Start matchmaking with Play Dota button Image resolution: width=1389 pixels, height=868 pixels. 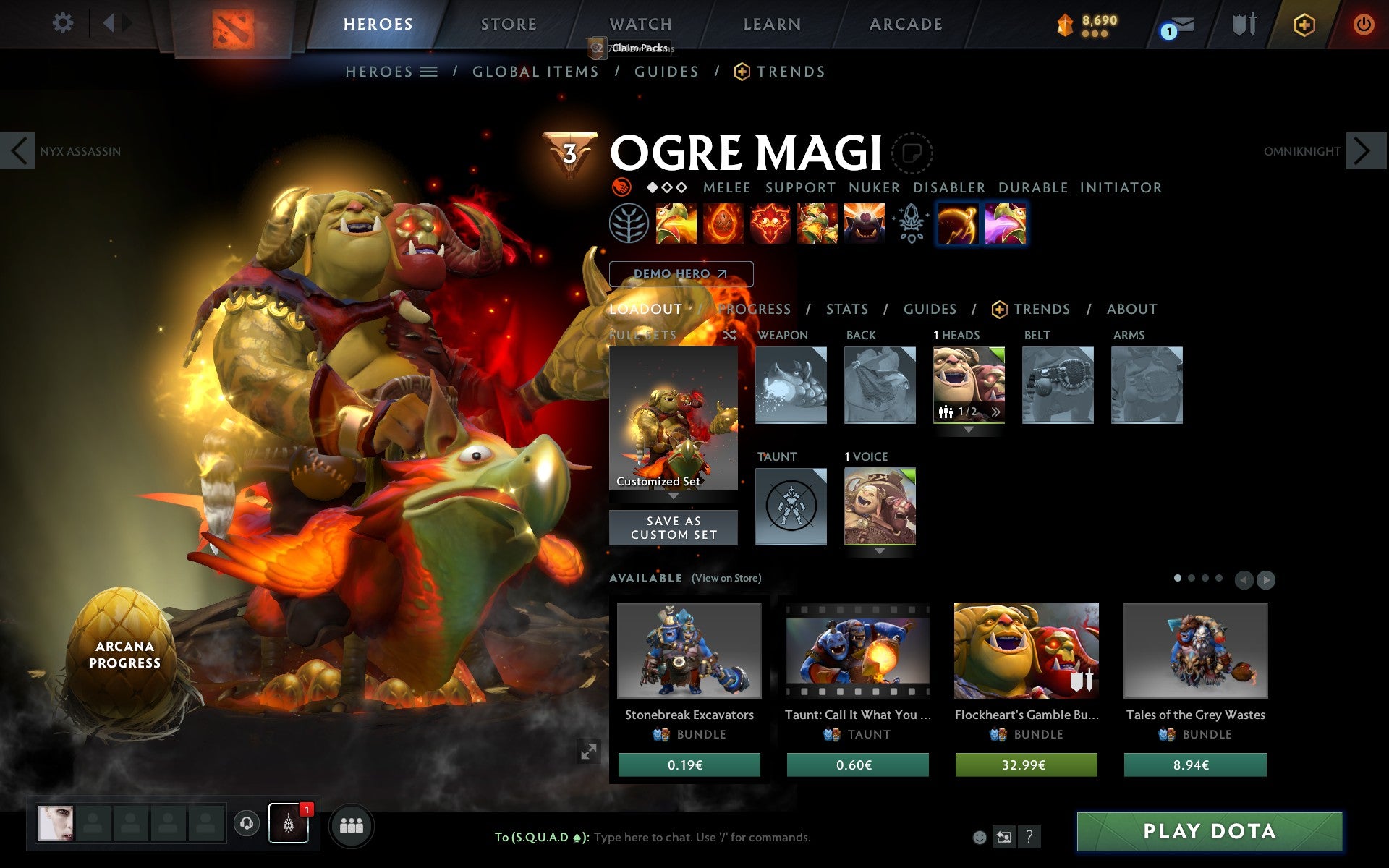click(1209, 831)
